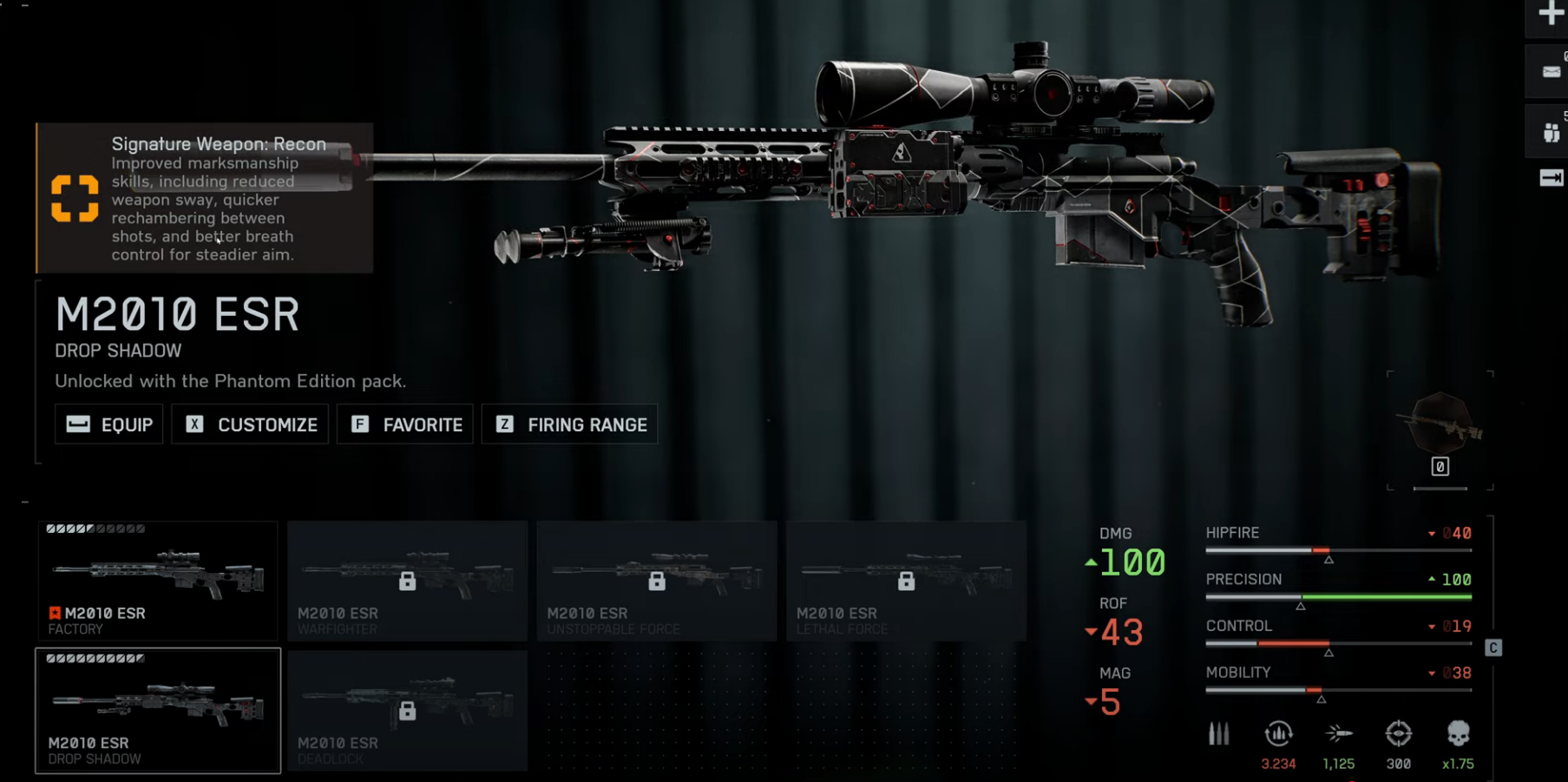This screenshot has height=782, width=1568.
Task: Choose the locked Unstoppable Force package
Action: pyautogui.click(x=656, y=581)
